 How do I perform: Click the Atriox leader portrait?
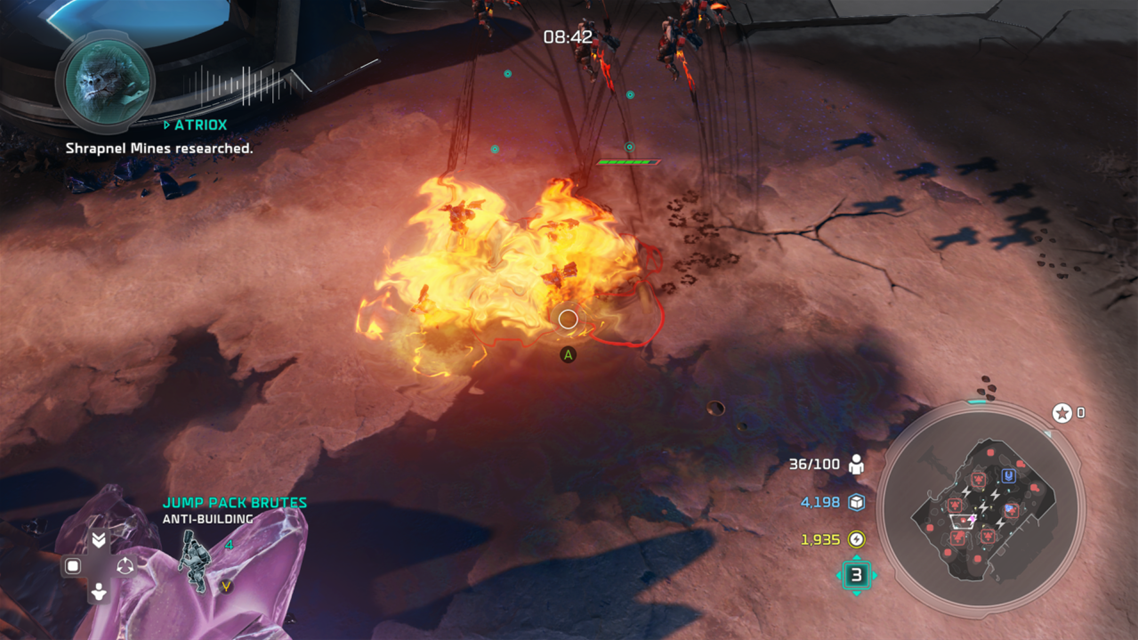pyautogui.click(x=104, y=82)
